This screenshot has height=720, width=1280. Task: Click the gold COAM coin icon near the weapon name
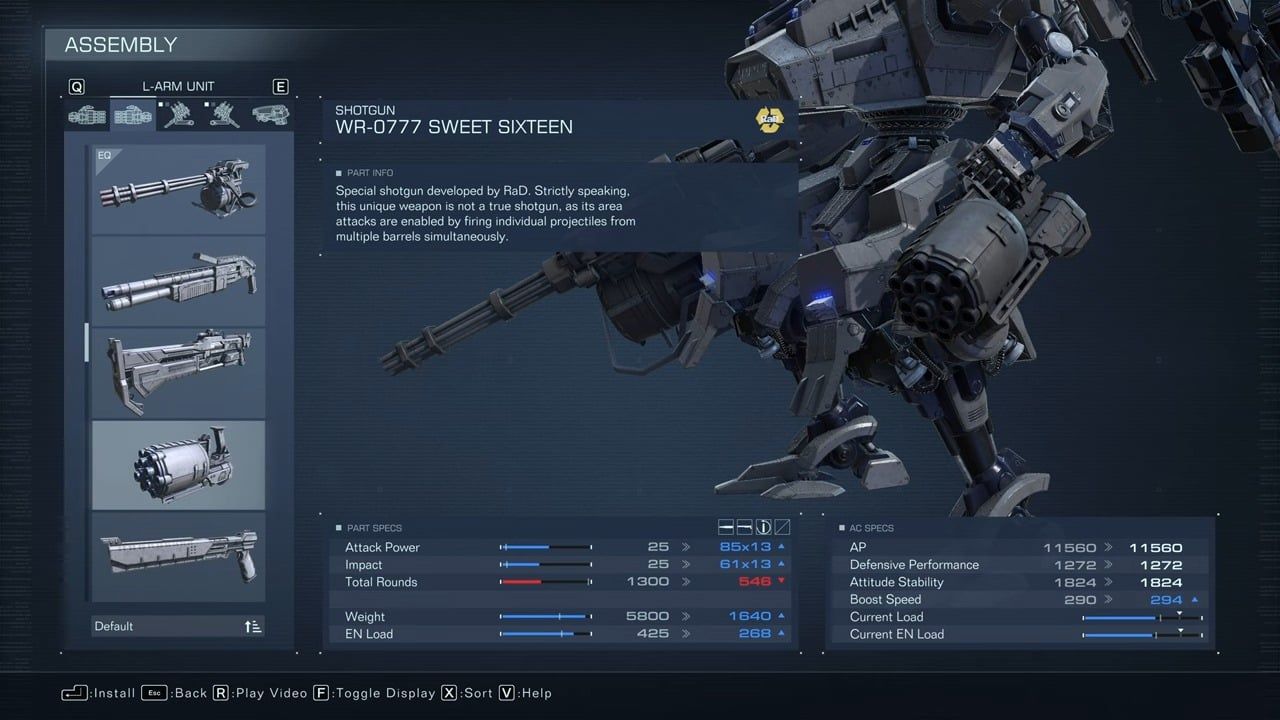coord(769,119)
